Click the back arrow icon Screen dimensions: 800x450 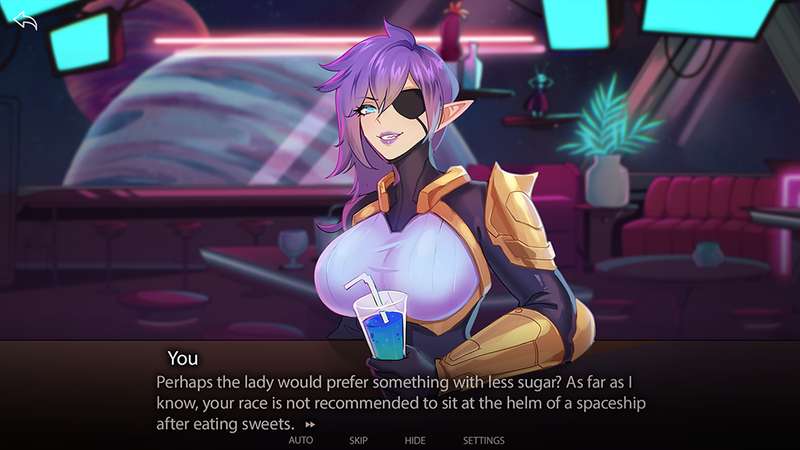pyautogui.click(x=26, y=22)
